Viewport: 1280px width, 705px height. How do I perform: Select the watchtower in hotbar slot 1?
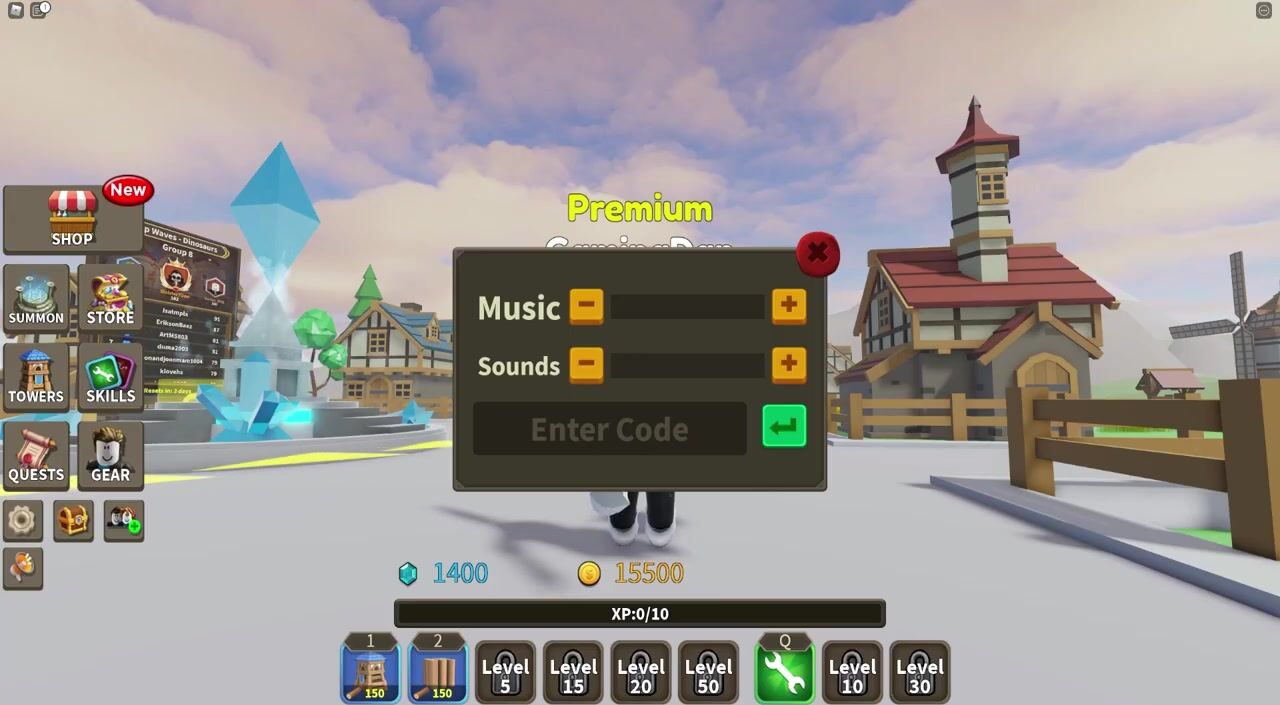tap(370, 672)
